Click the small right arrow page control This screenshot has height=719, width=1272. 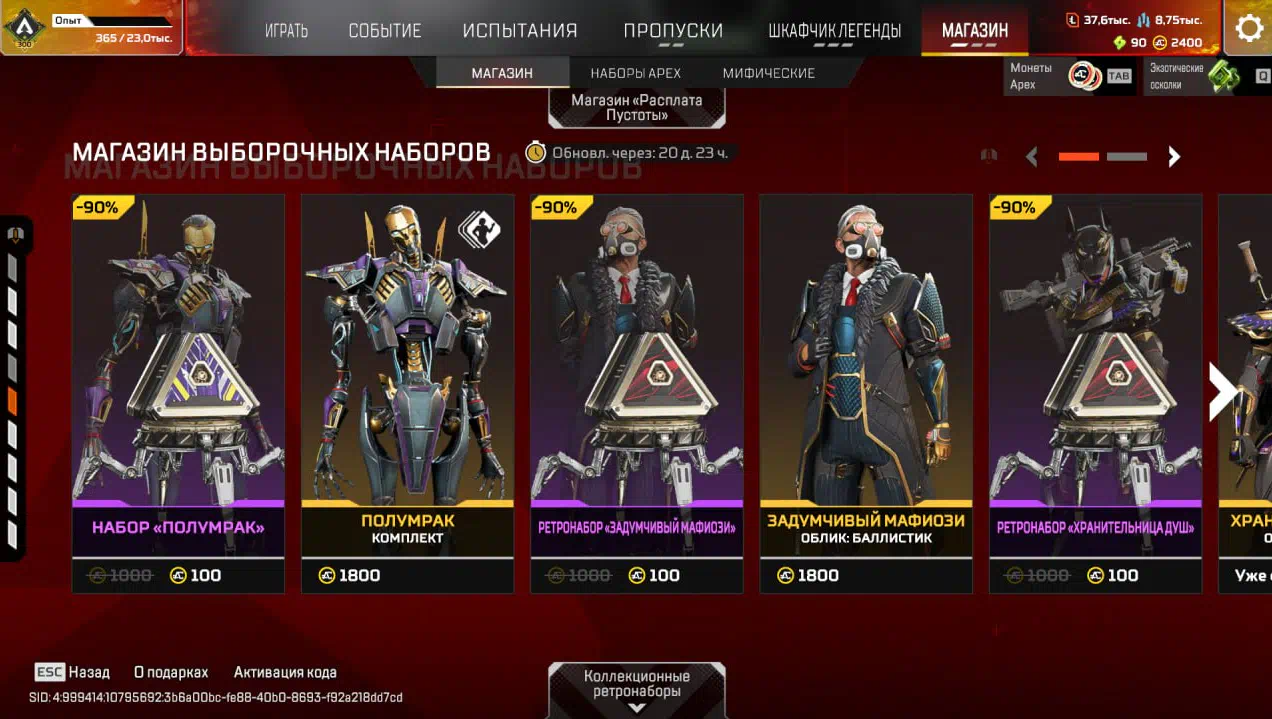point(1175,157)
